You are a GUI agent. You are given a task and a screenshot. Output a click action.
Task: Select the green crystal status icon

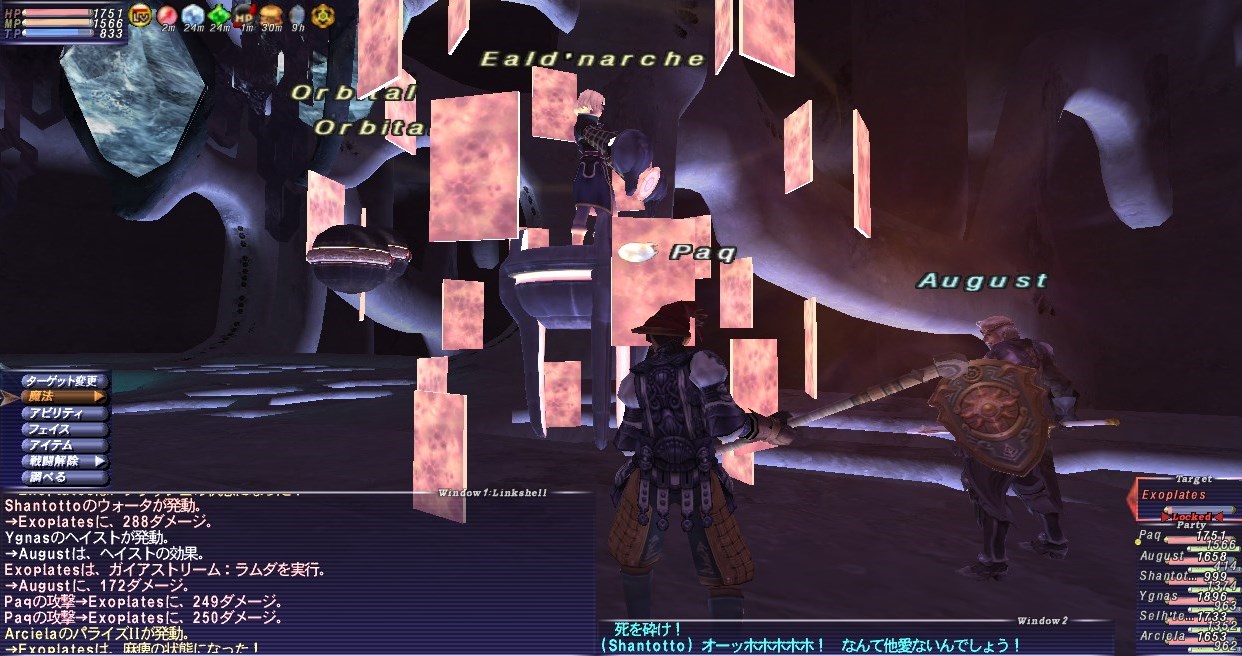[219, 14]
